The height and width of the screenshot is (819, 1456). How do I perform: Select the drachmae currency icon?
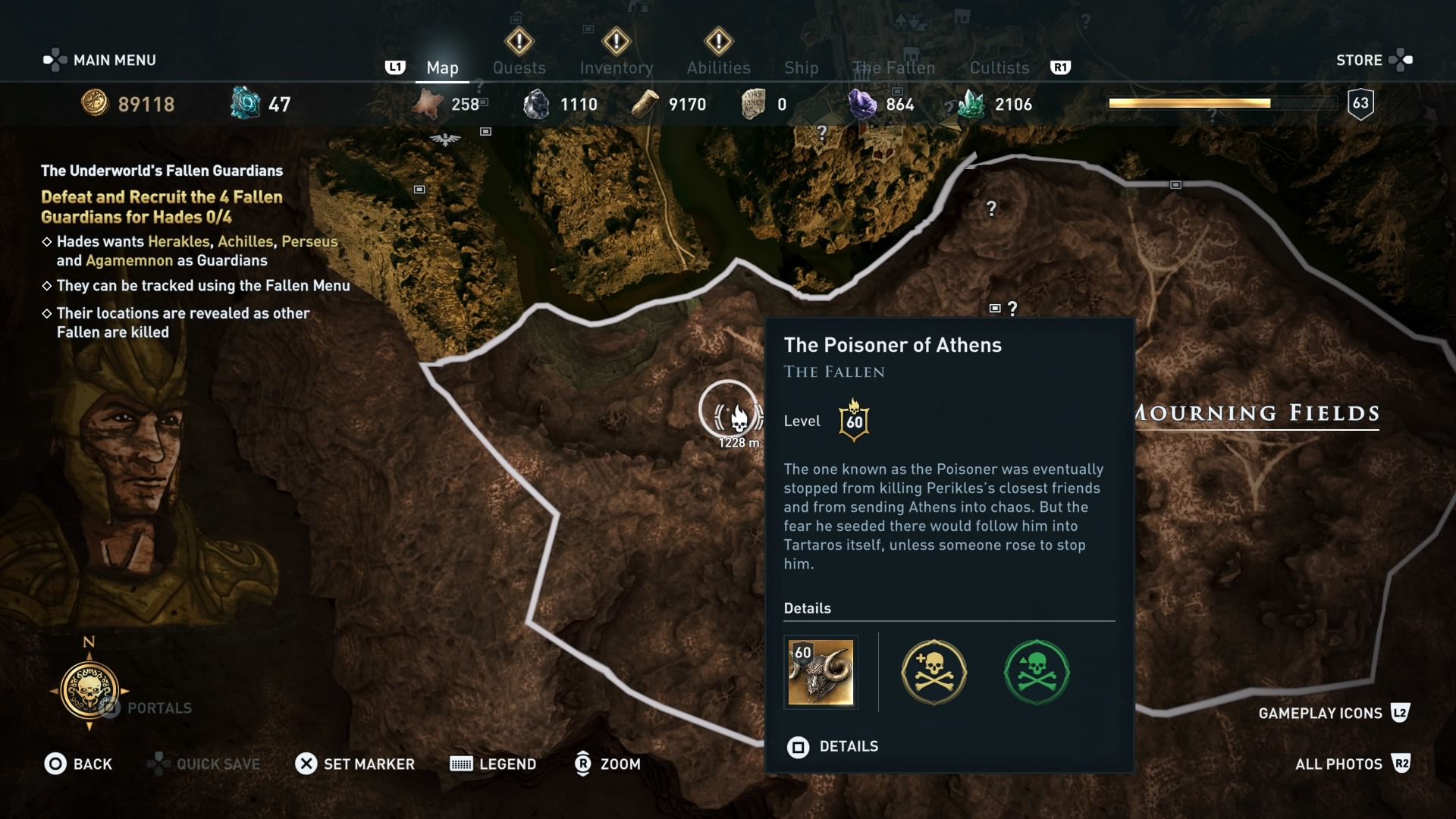pos(93,104)
